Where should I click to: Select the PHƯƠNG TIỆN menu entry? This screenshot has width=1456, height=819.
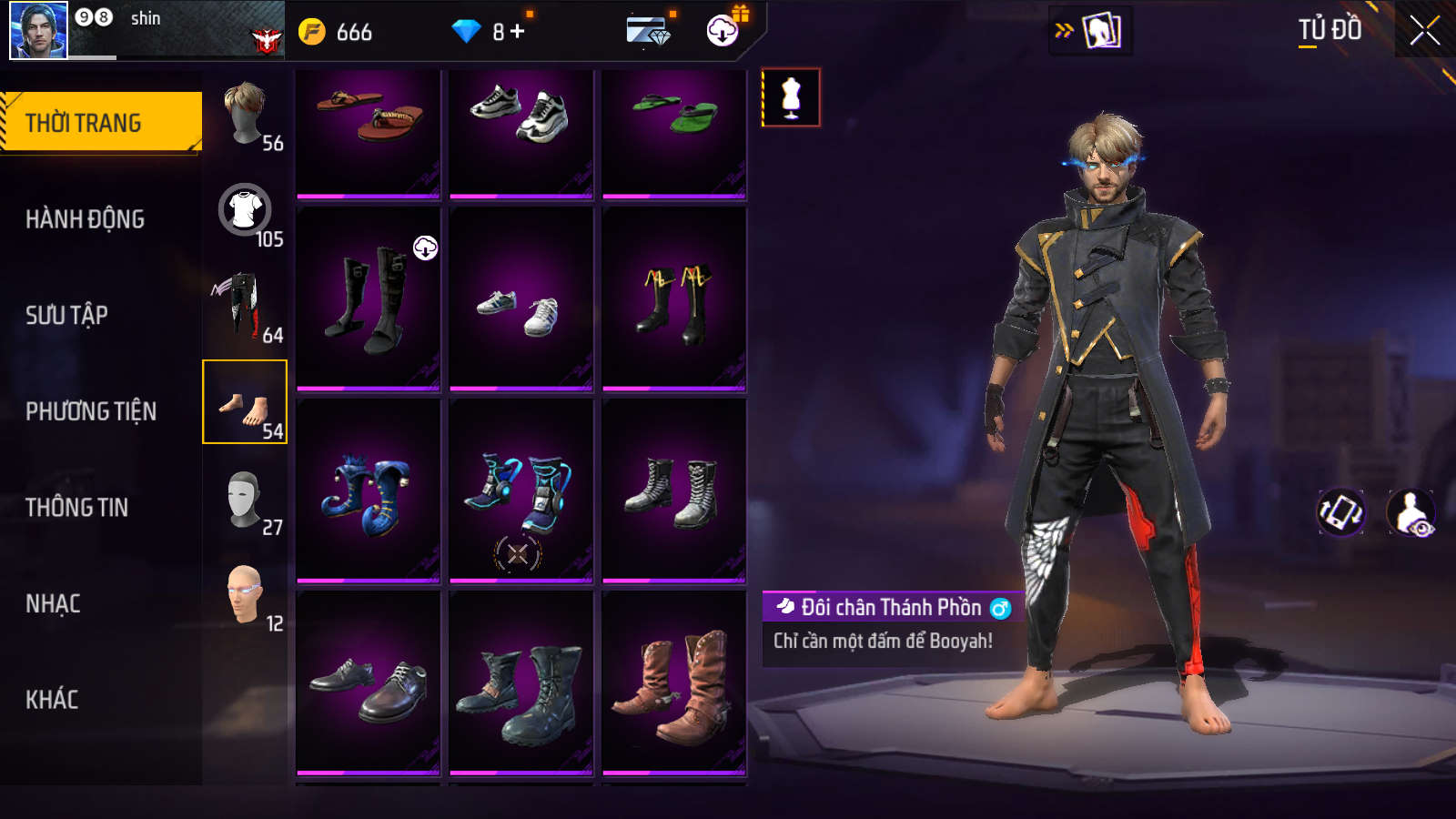pyautogui.click(x=91, y=411)
